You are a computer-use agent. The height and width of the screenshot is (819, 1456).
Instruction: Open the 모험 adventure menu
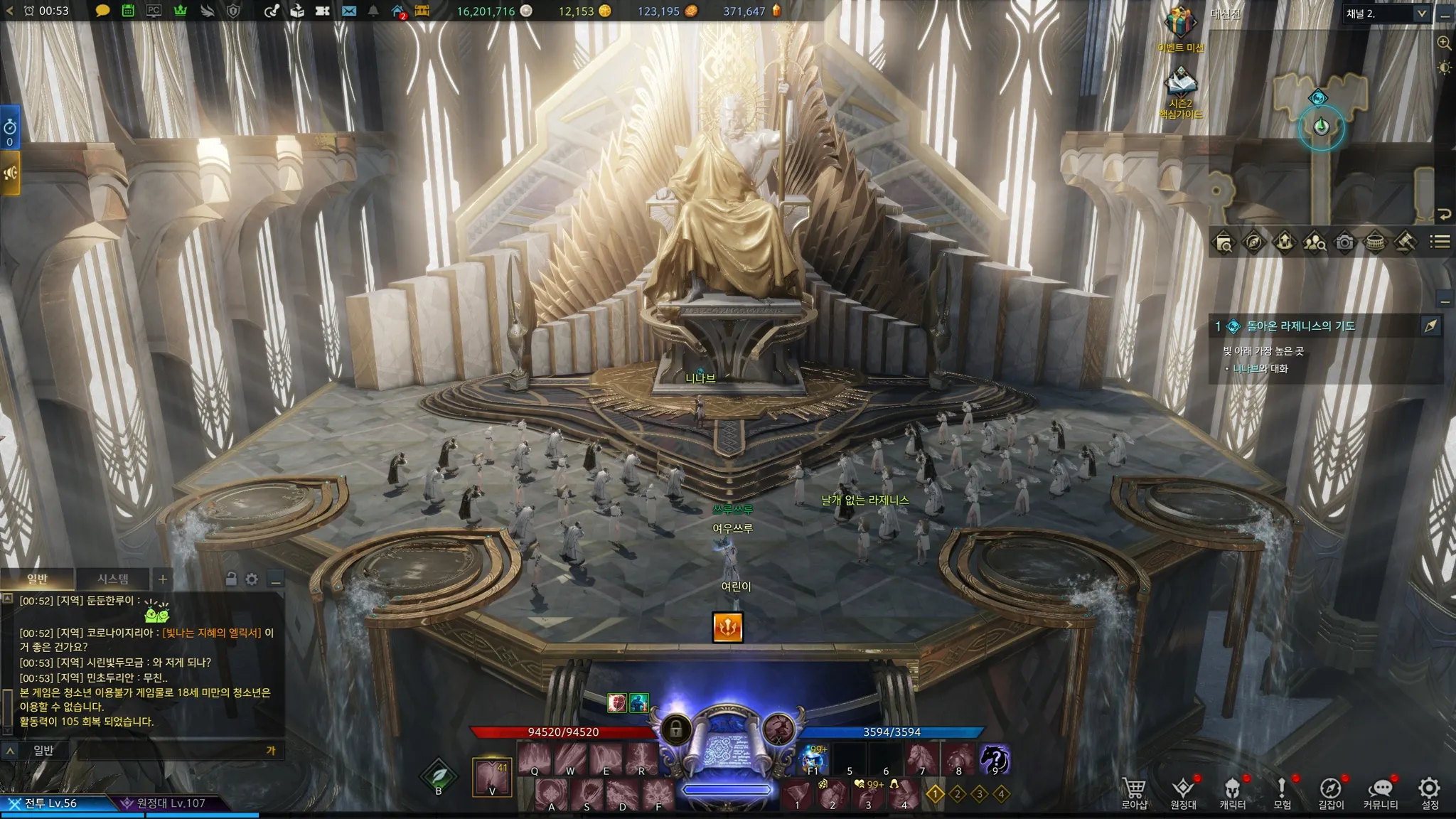(1282, 792)
